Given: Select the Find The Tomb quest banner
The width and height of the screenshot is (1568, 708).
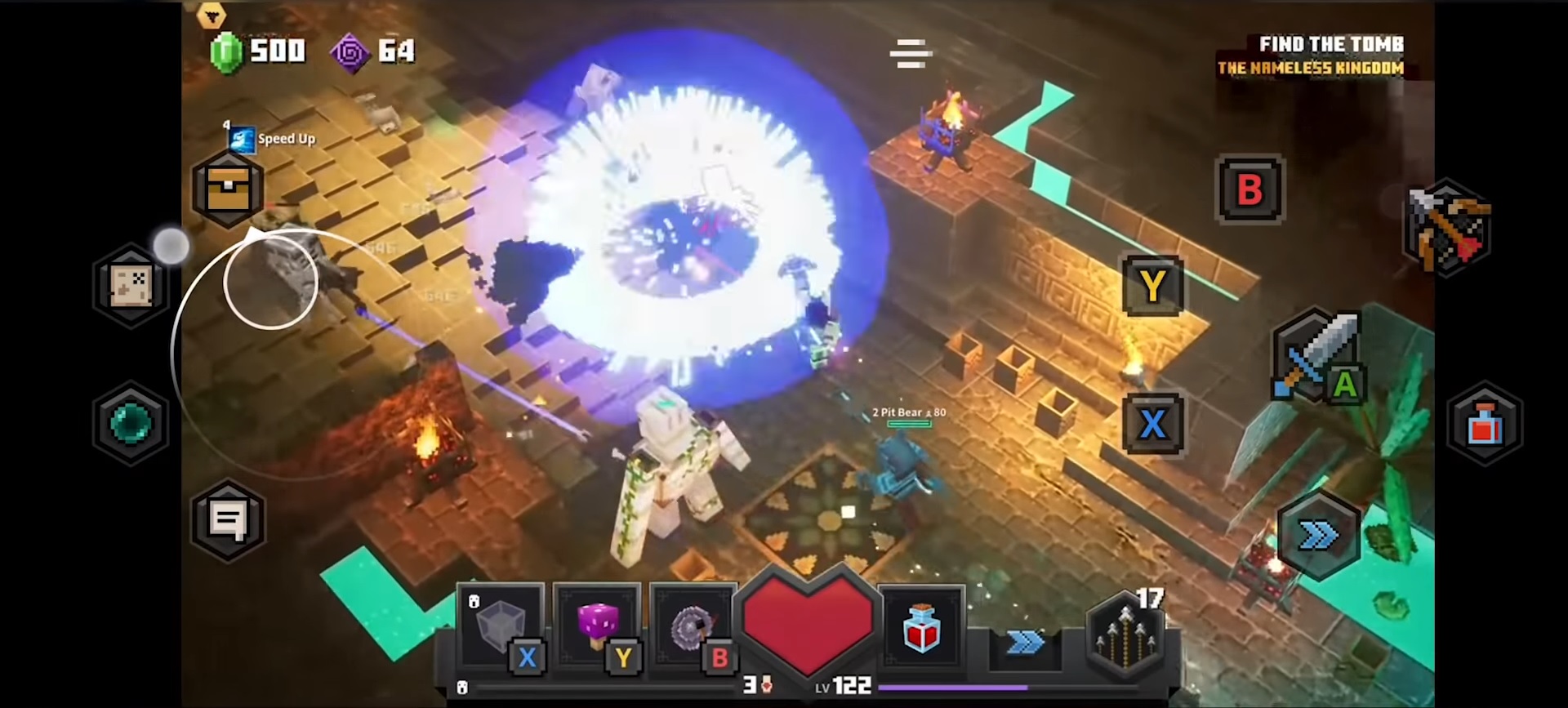Looking at the screenshot, I should pyautogui.click(x=1311, y=56).
